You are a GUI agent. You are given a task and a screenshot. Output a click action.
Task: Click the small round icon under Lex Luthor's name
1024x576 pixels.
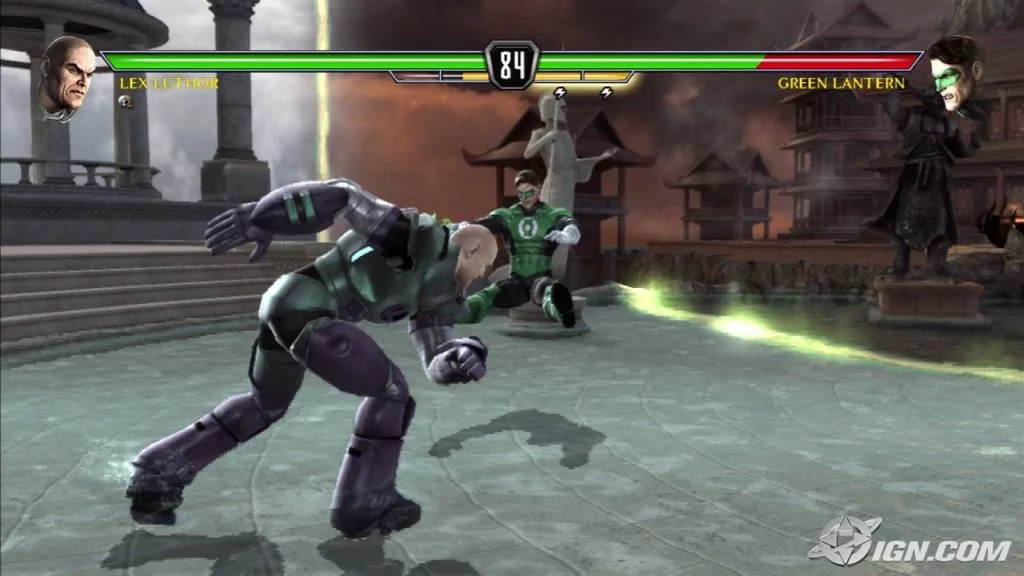pos(126,101)
